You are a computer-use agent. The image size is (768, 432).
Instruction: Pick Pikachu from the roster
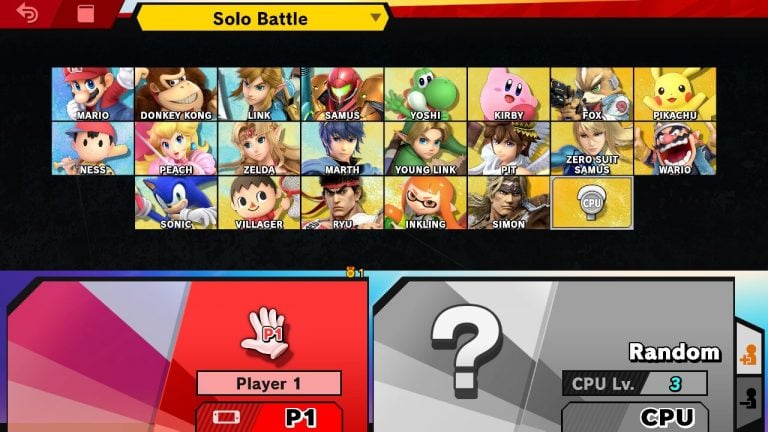(x=674, y=94)
